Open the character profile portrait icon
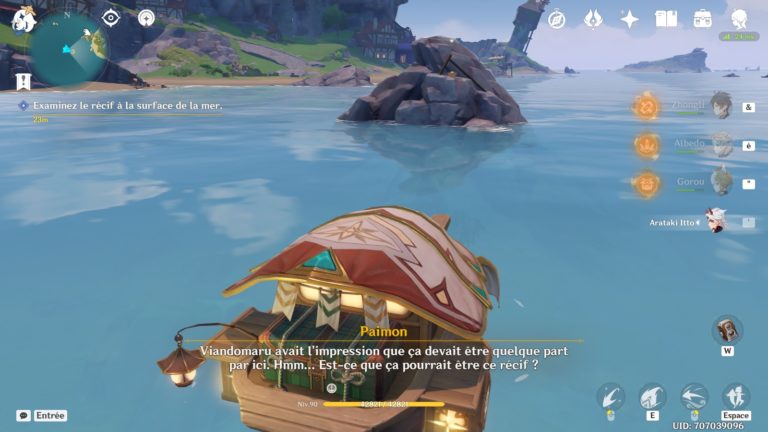The image size is (768, 432). pos(740,19)
